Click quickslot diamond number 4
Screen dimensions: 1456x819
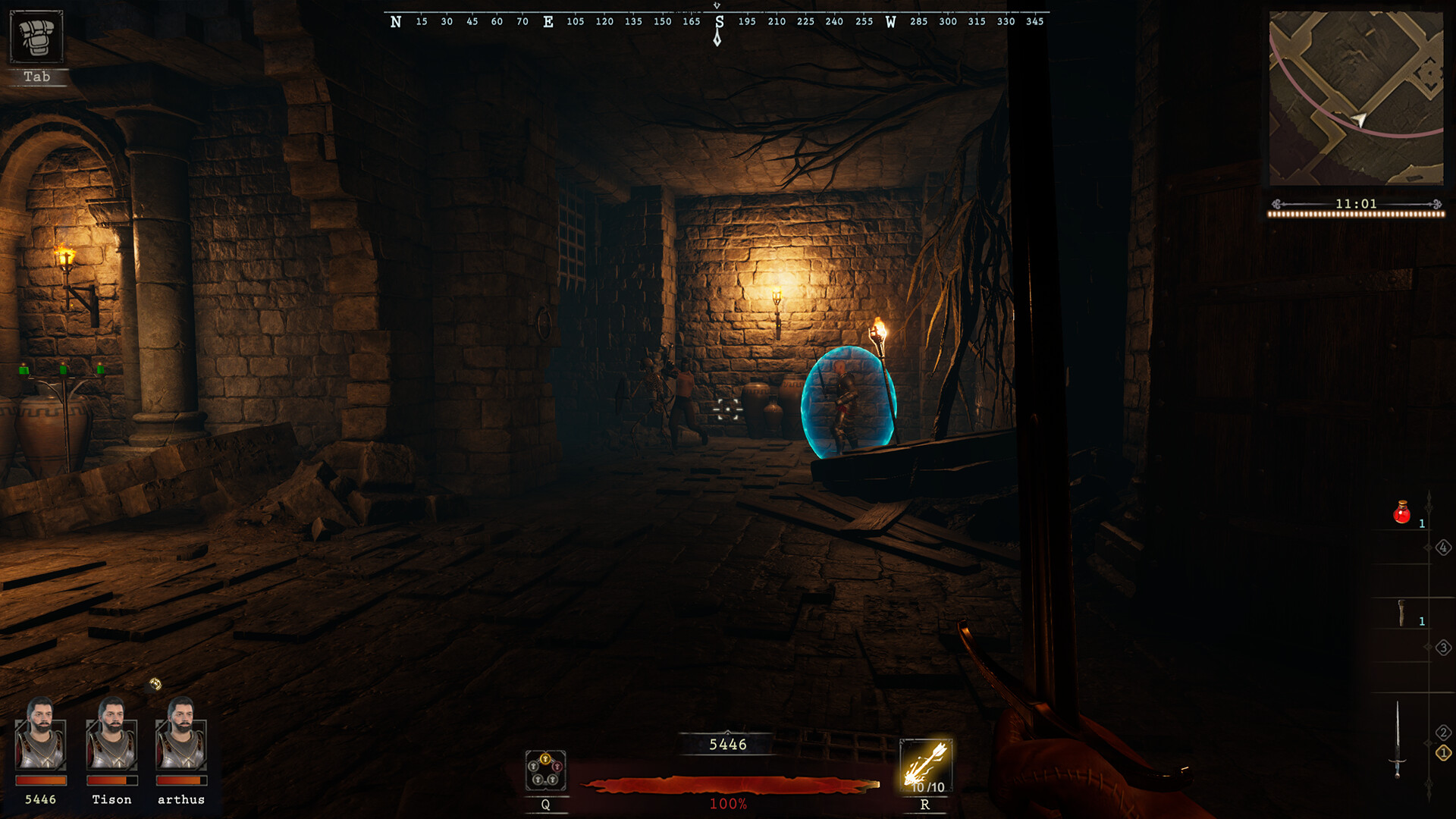pos(1445,548)
